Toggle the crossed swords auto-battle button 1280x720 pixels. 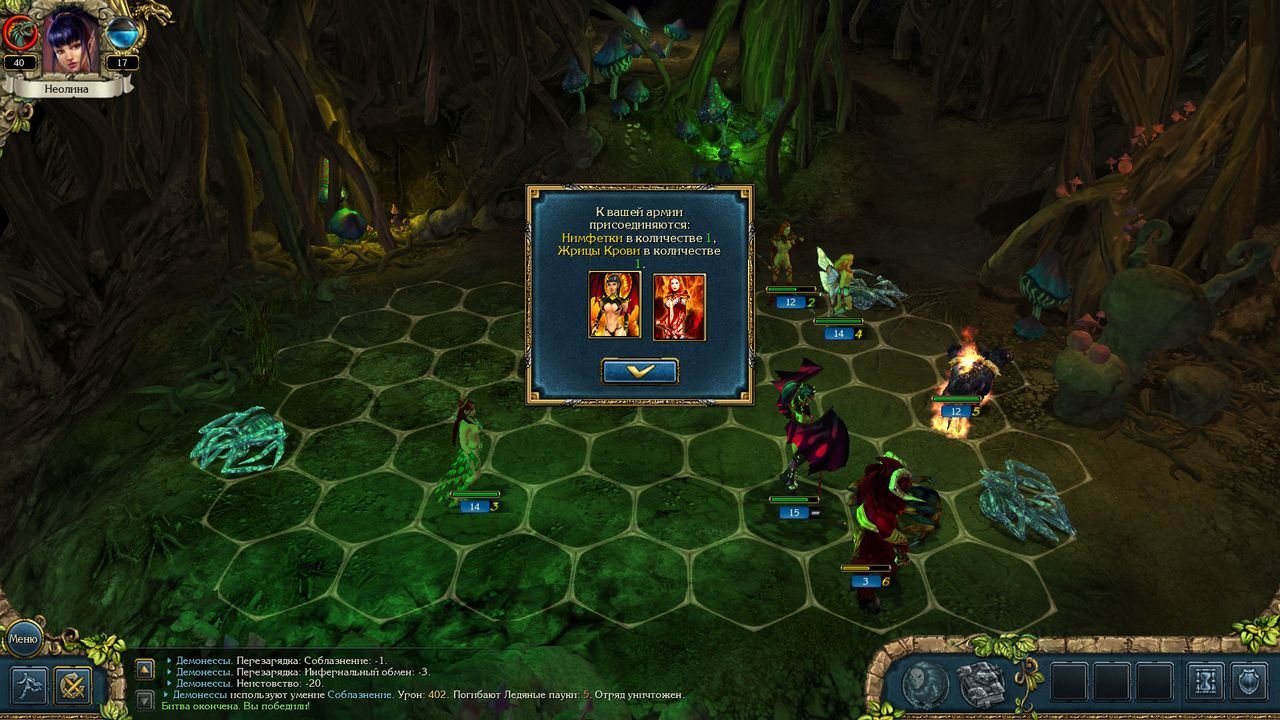(73, 685)
